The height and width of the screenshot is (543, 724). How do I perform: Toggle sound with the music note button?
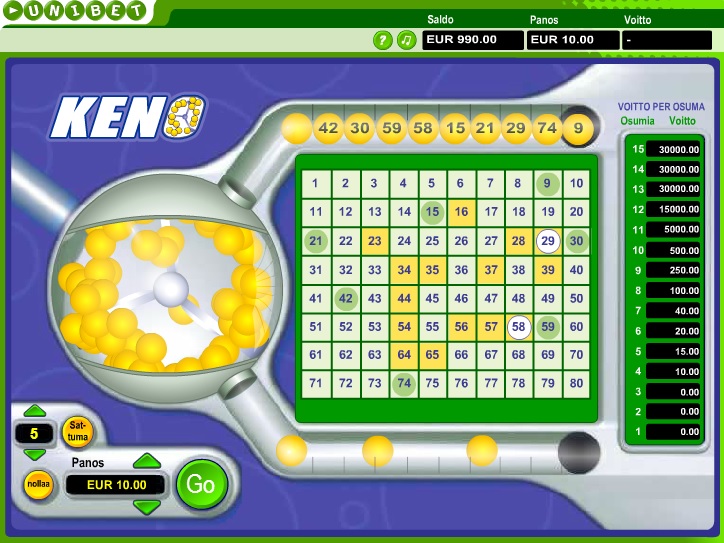coord(406,40)
